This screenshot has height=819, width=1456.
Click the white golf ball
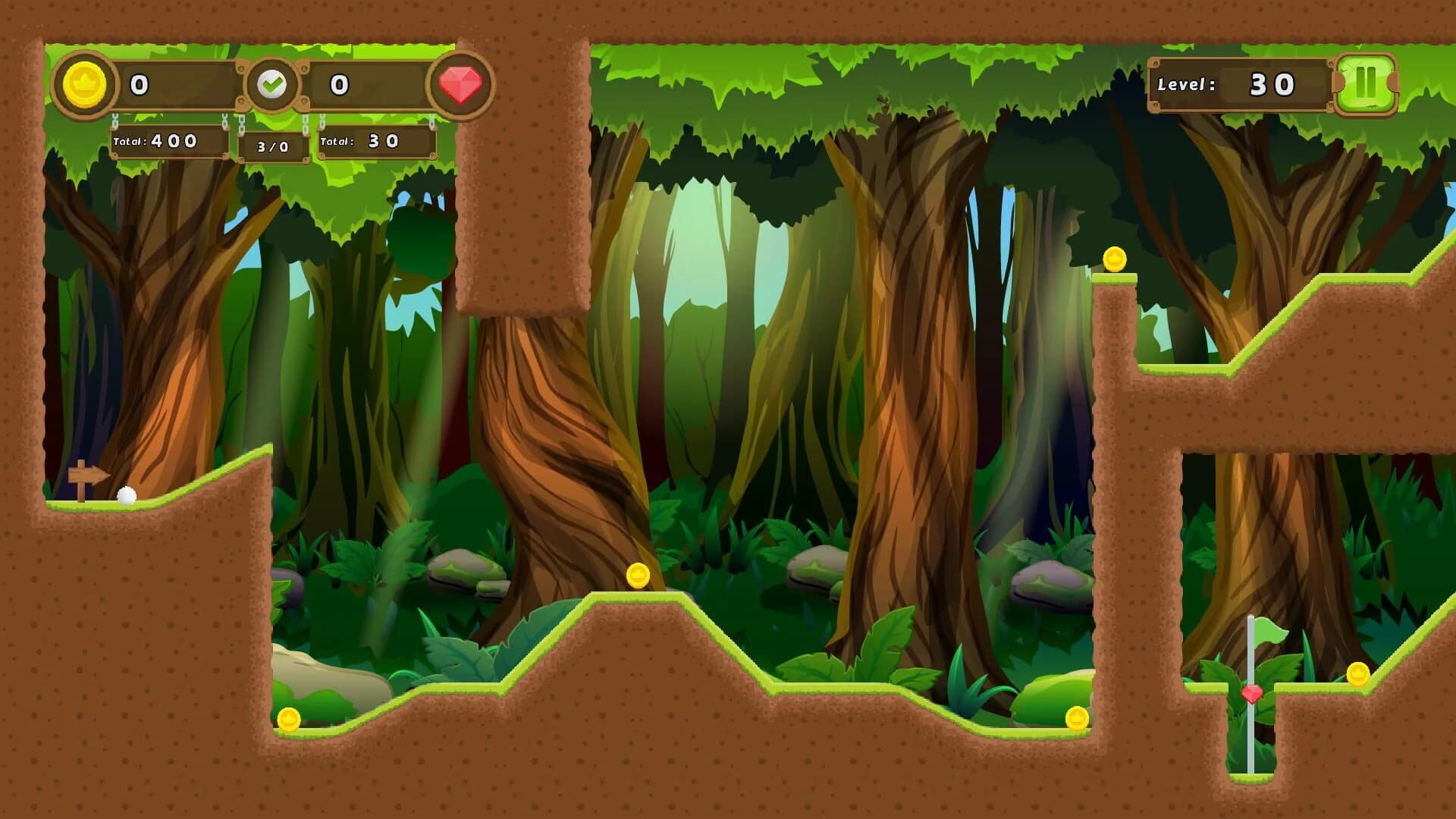[125, 497]
